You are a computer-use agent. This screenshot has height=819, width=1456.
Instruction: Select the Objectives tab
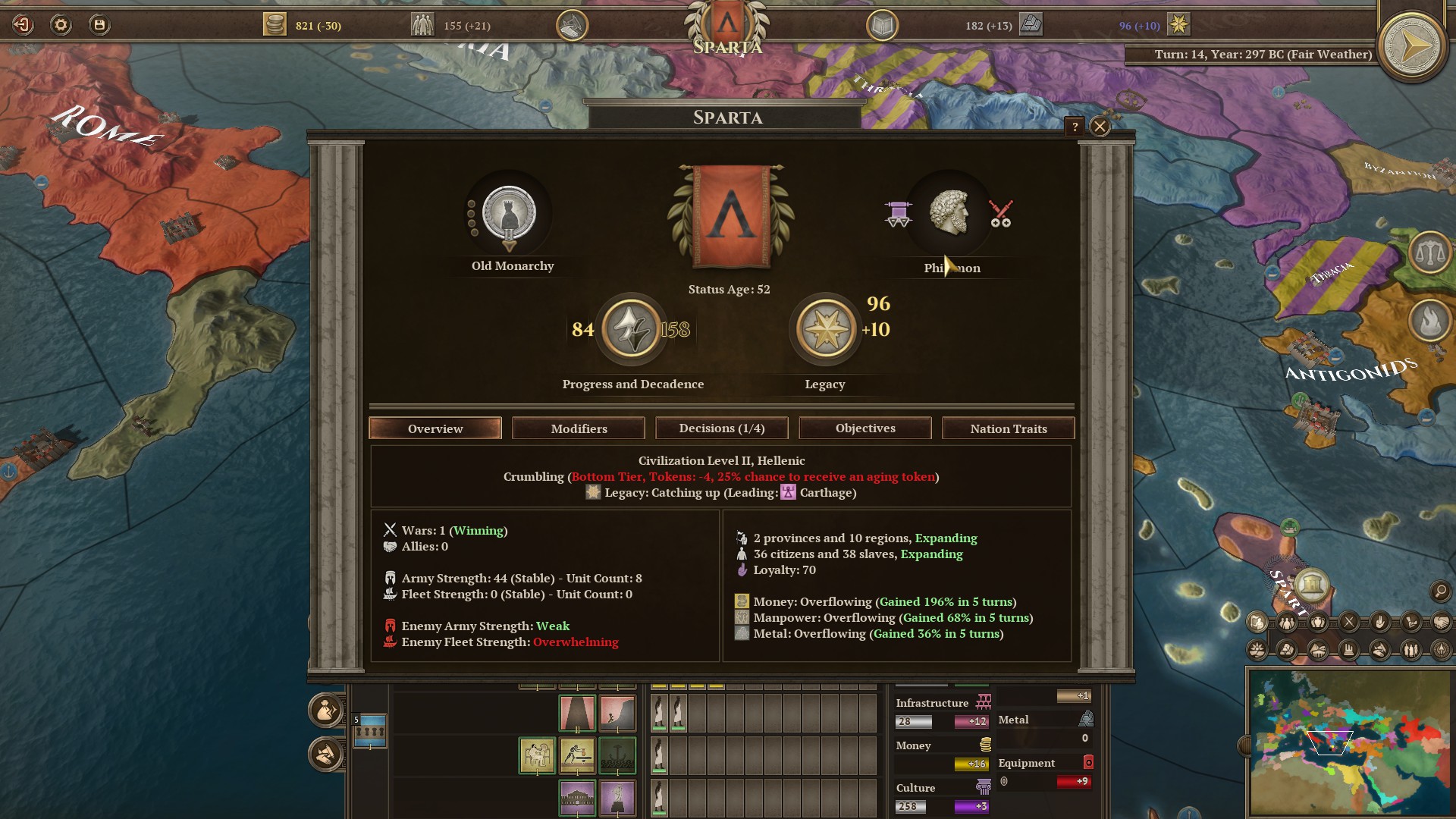[864, 428]
